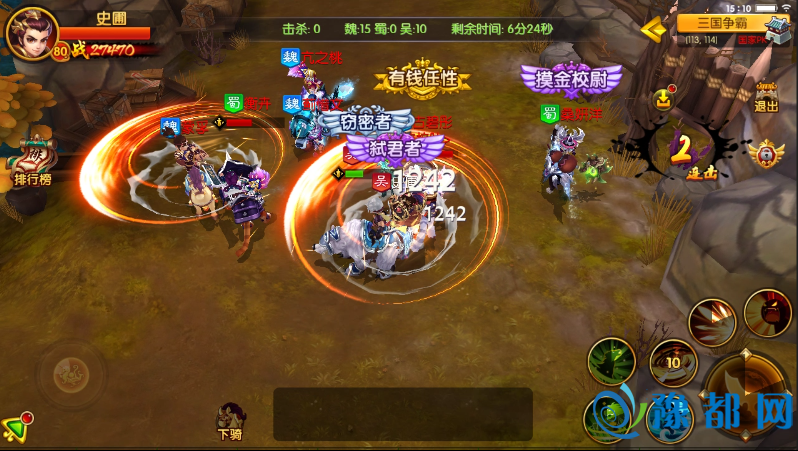Tap the 下骑 dismount button

point(232,420)
